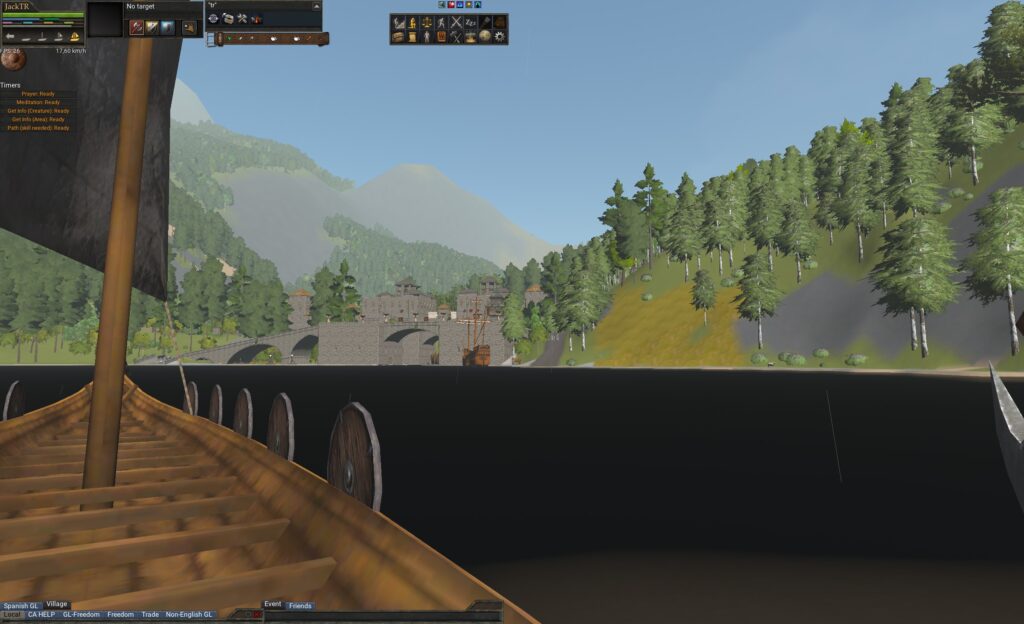
Task: Click the crossed hammer crafting icon
Action: [456, 37]
